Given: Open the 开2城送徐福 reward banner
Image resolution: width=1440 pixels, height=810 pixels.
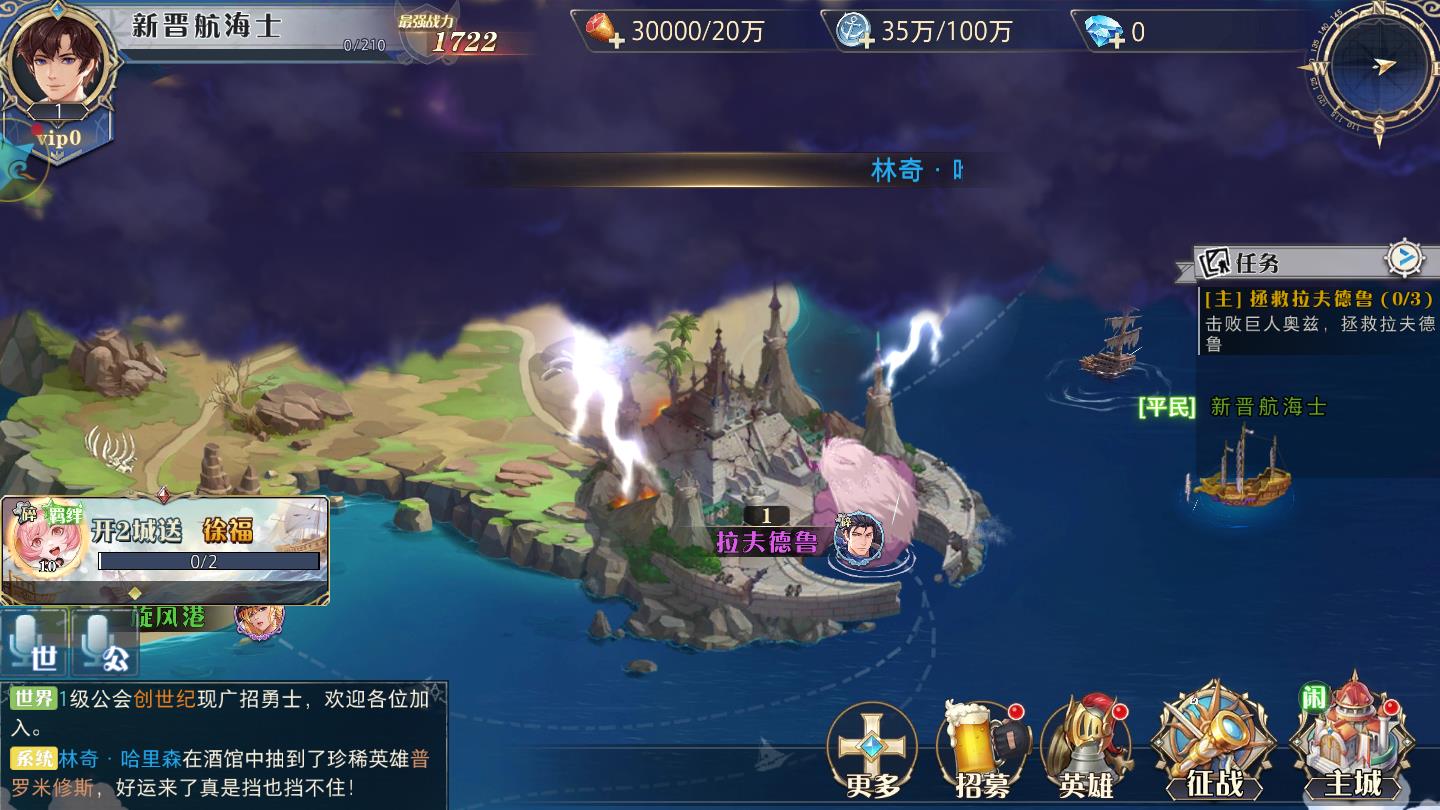Looking at the screenshot, I should (x=165, y=550).
